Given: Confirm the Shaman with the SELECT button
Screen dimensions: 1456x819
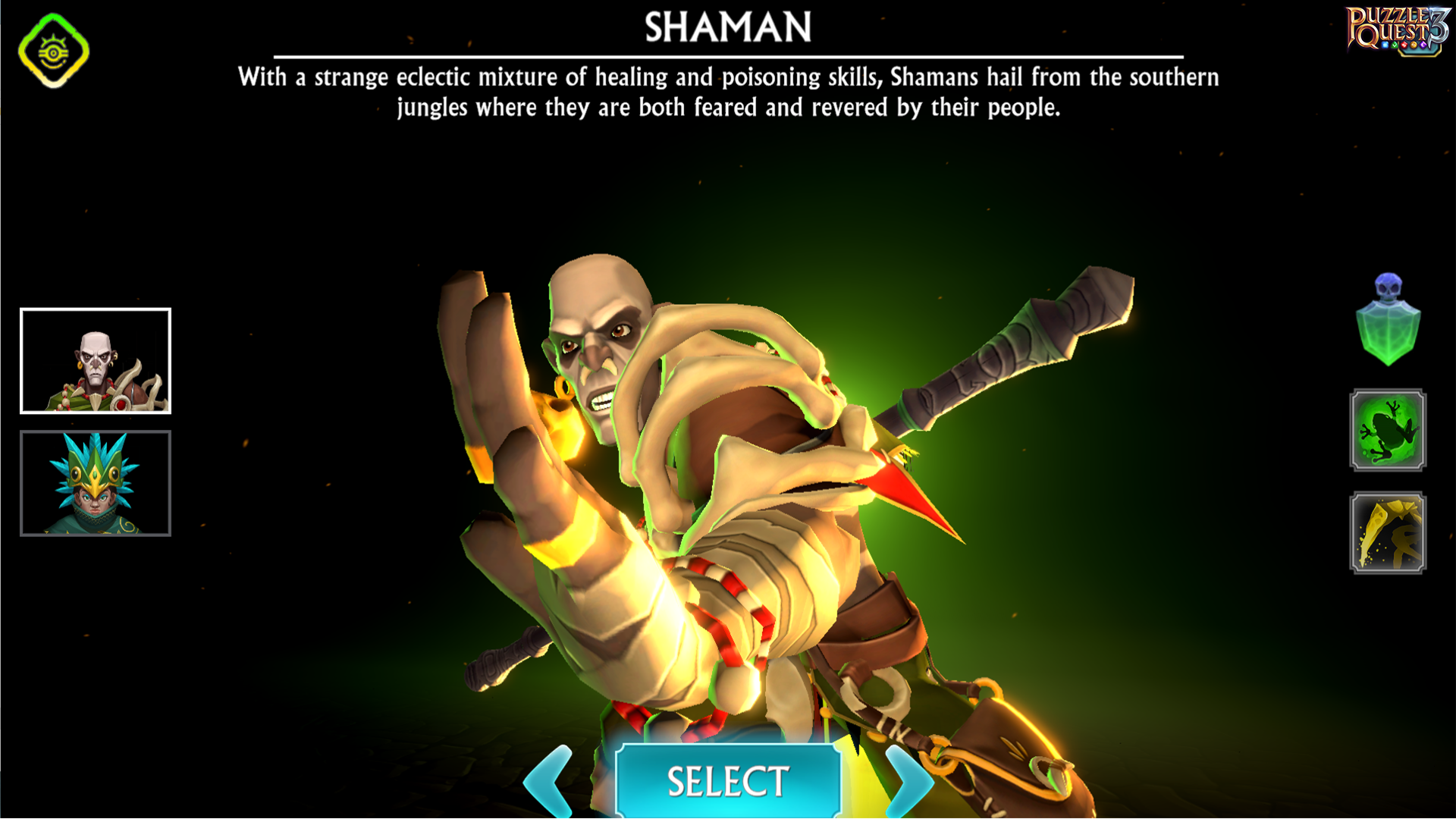Looking at the screenshot, I should click(727, 781).
